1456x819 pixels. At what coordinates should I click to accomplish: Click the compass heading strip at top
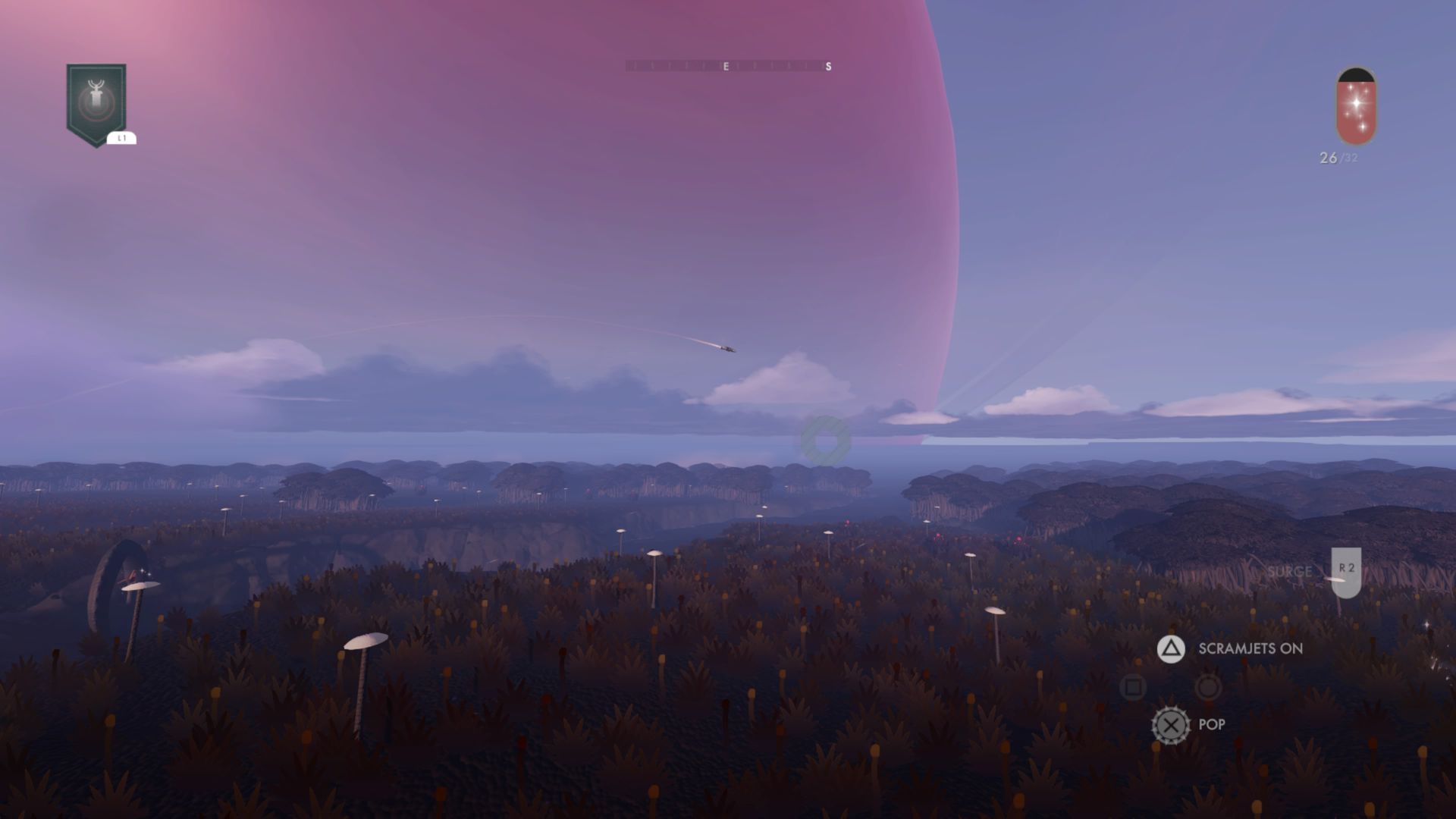click(726, 67)
